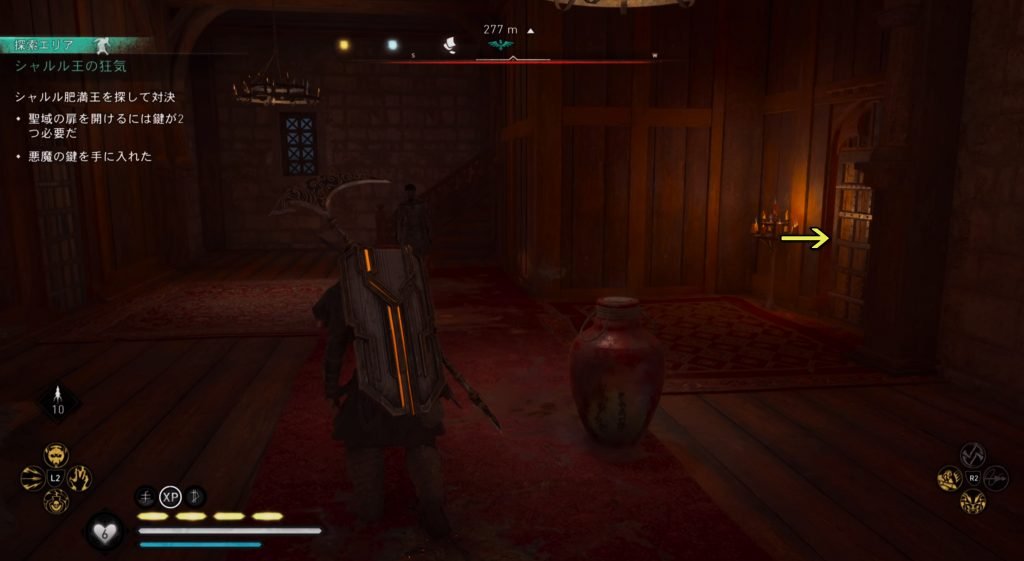The height and width of the screenshot is (561, 1024).
Task: Choose the dimmed bow melee-wheel ability
Action: click(996, 478)
